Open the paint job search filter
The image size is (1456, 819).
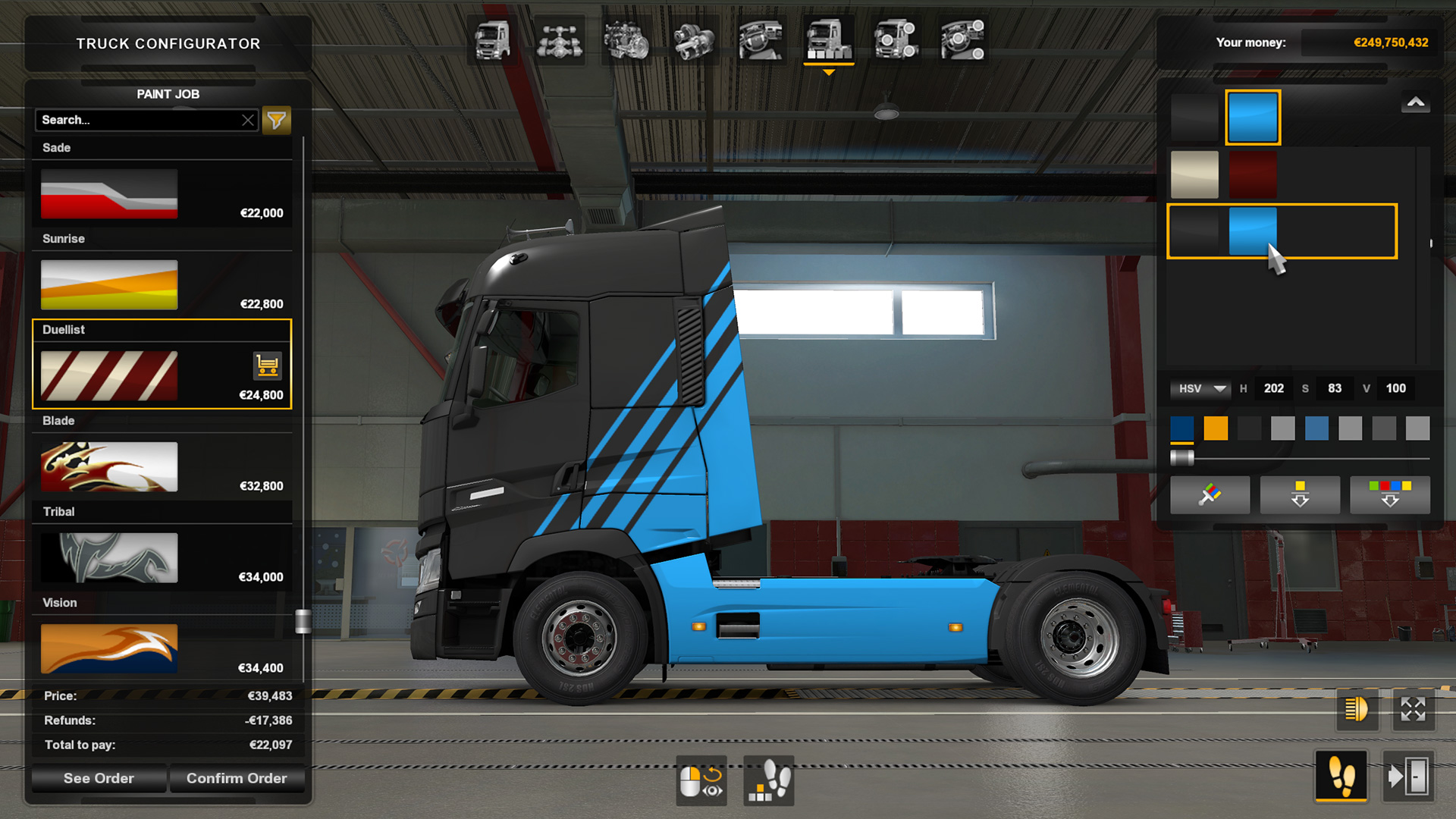point(276,120)
